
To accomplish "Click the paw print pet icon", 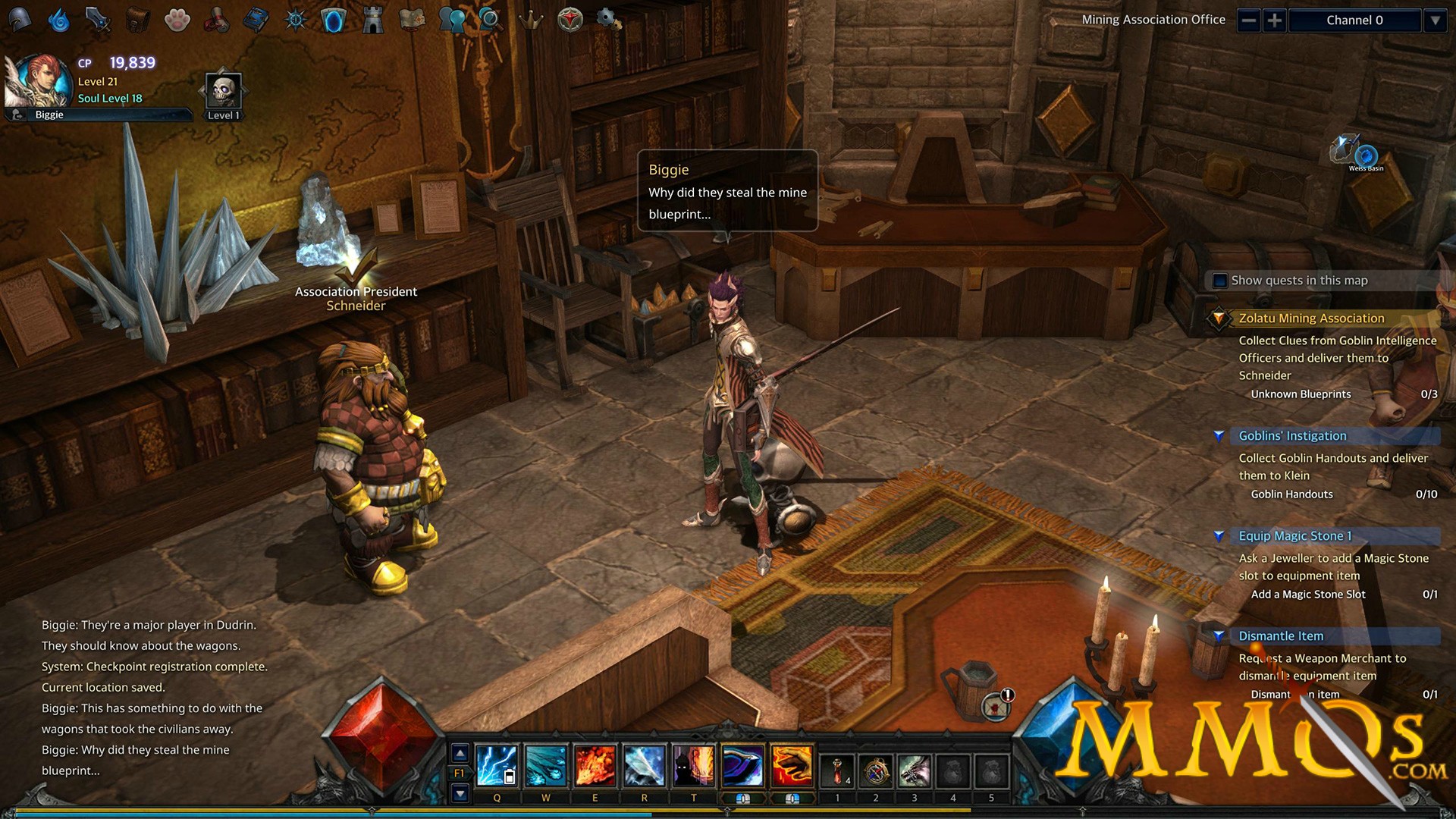I will (177, 20).
